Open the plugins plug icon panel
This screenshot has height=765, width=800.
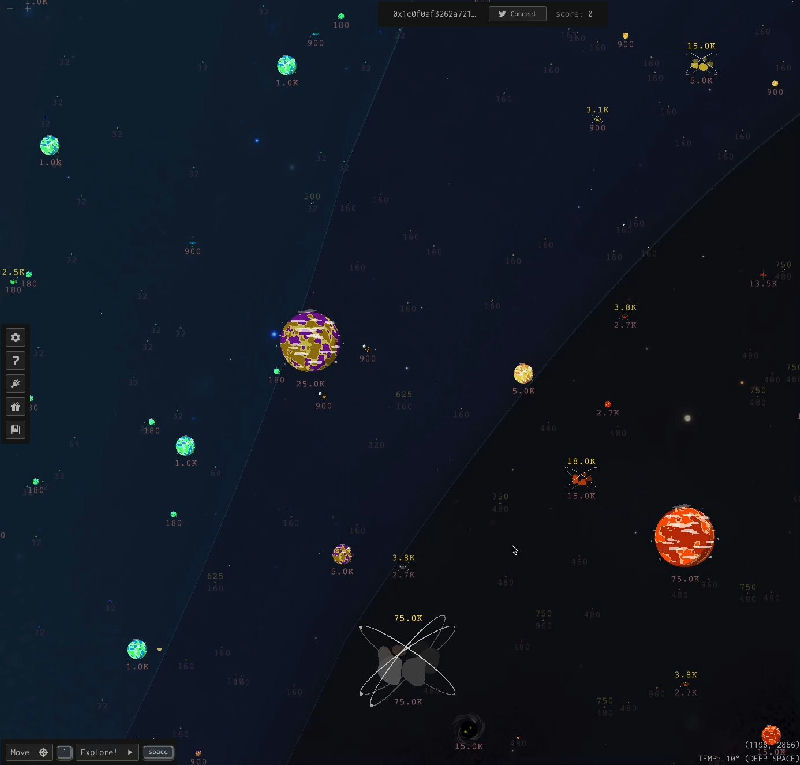click(x=16, y=384)
